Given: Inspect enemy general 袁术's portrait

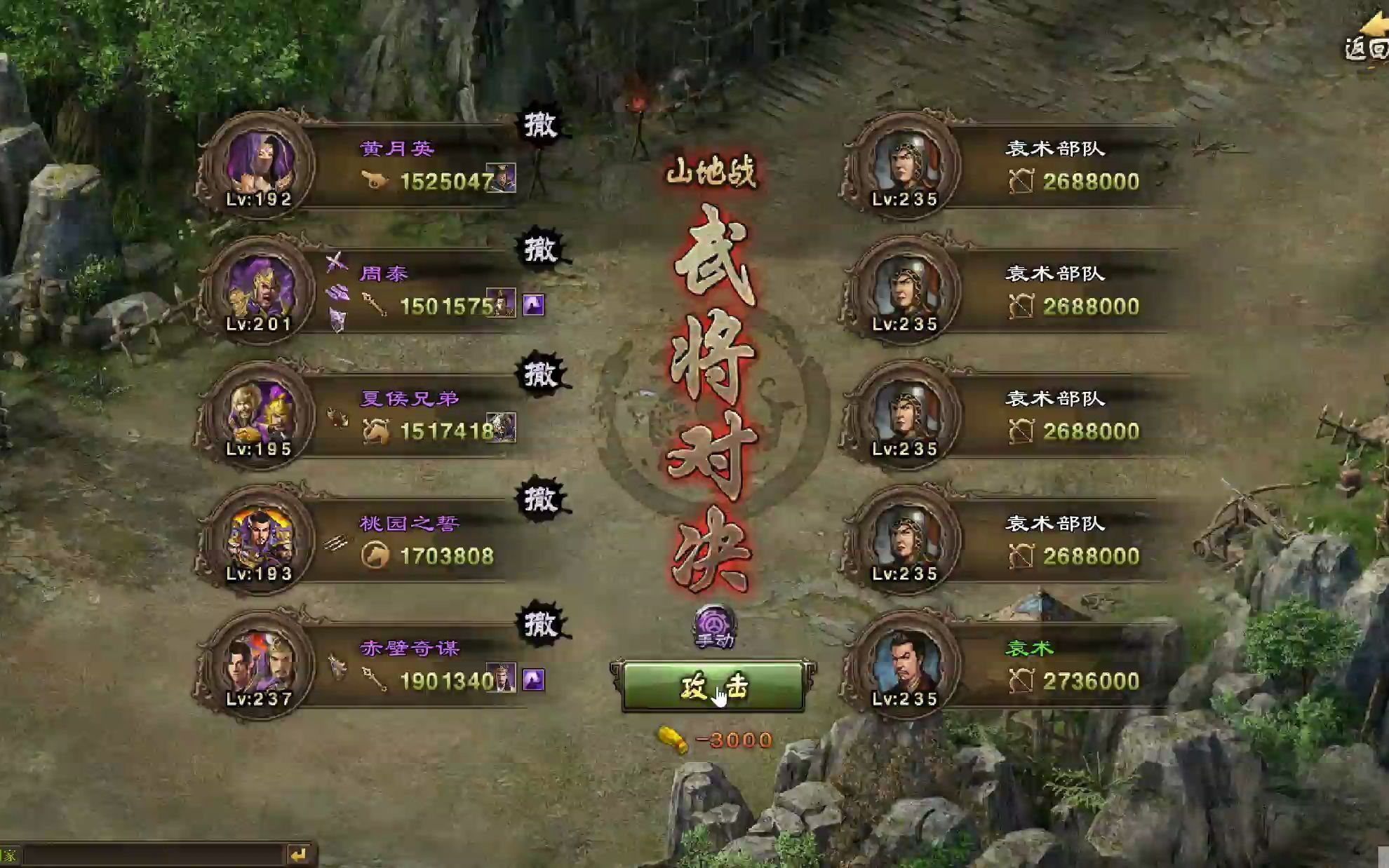Looking at the screenshot, I should click(x=904, y=665).
